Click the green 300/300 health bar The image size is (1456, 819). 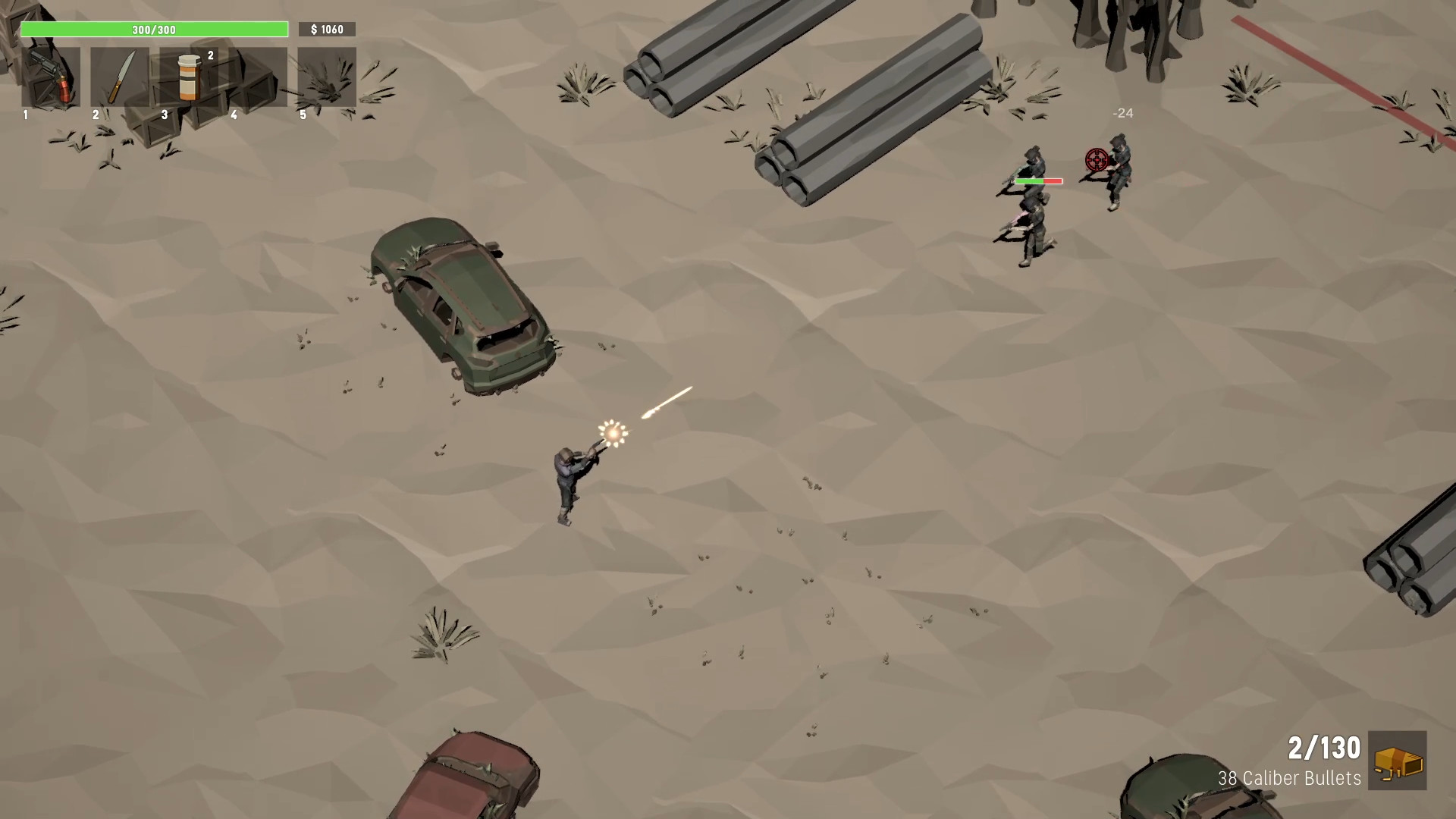[155, 30]
